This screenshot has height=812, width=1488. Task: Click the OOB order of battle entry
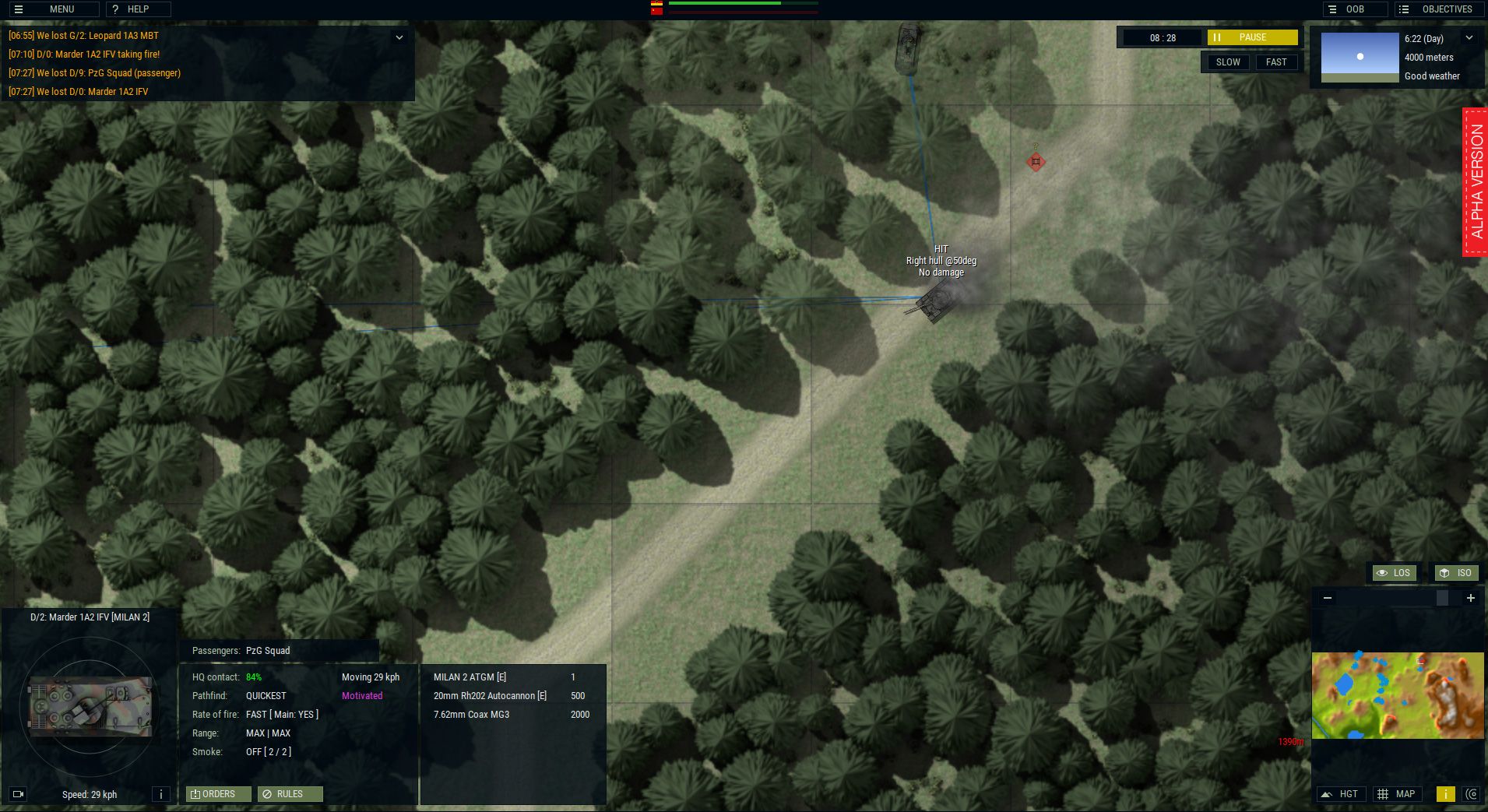(1355, 9)
